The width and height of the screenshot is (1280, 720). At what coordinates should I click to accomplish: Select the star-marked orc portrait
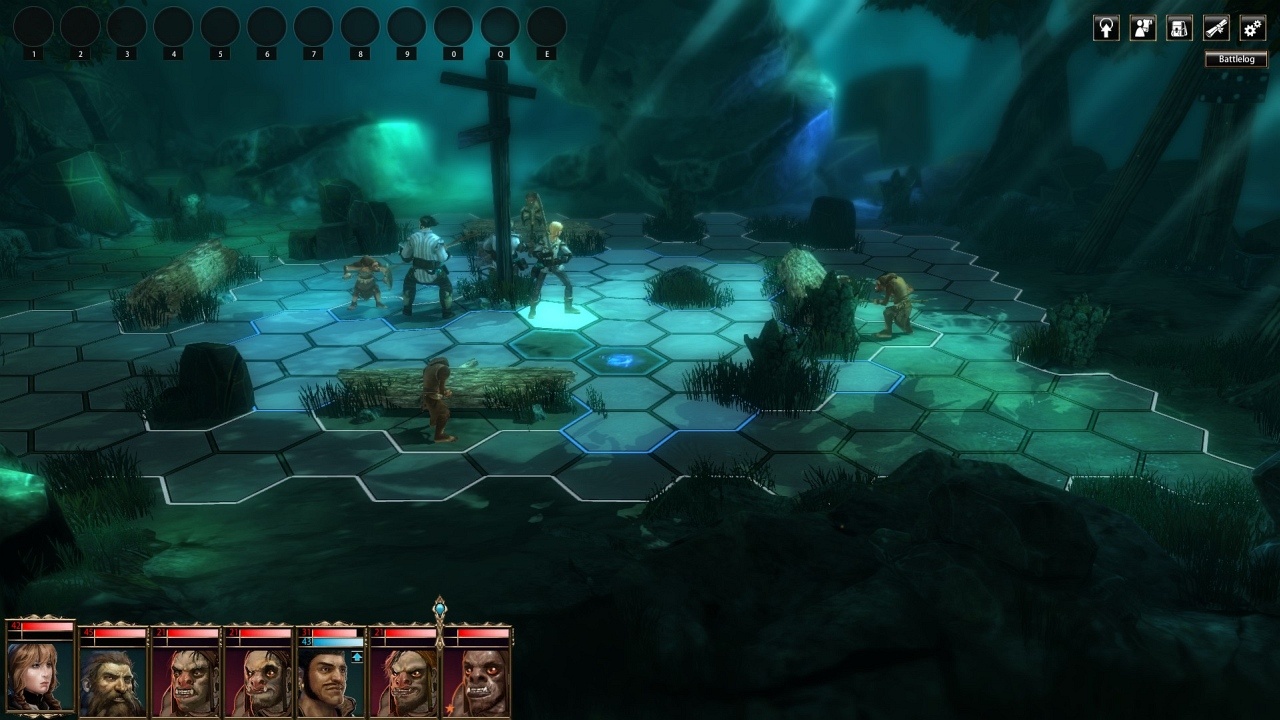[x=476, y=680]
